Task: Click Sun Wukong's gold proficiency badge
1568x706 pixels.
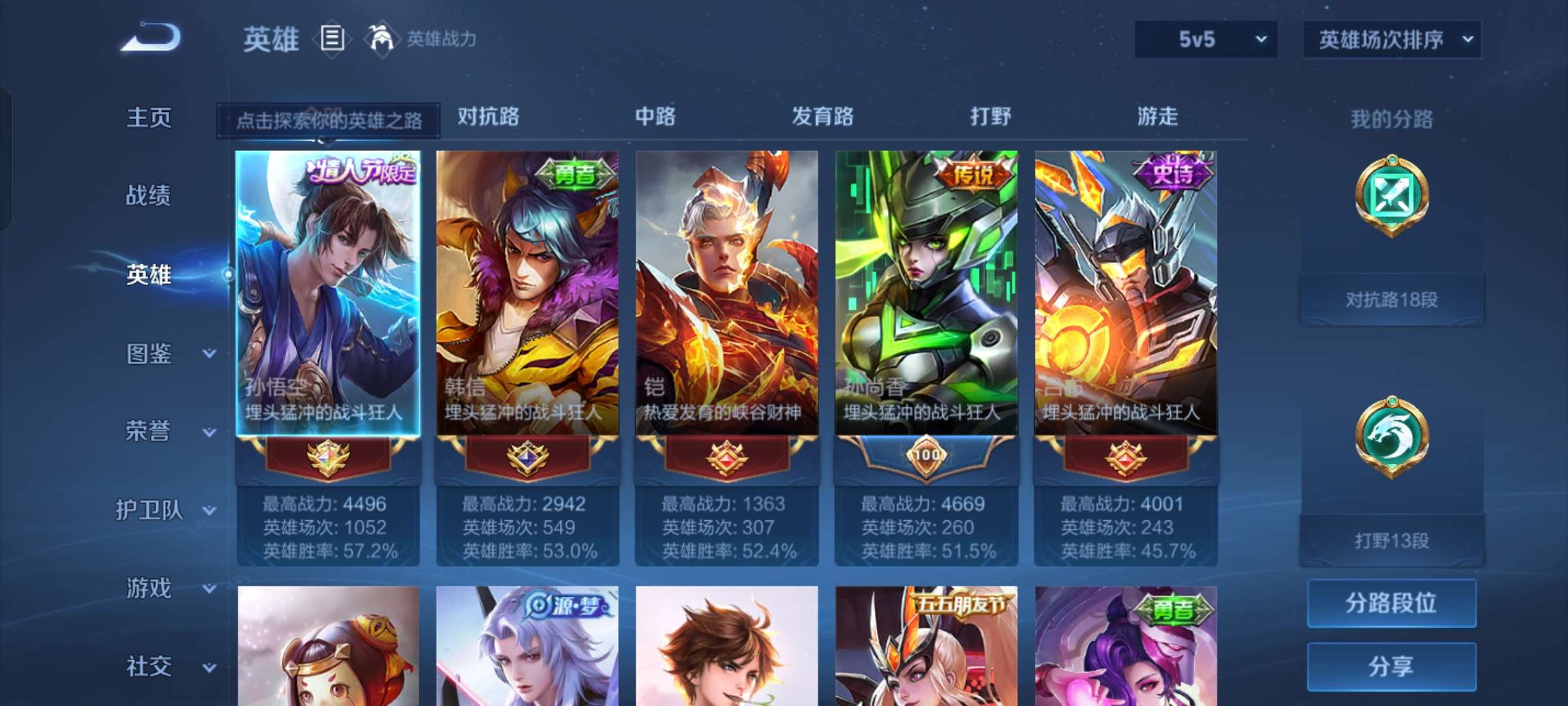Action: click(x=329, y=458)
